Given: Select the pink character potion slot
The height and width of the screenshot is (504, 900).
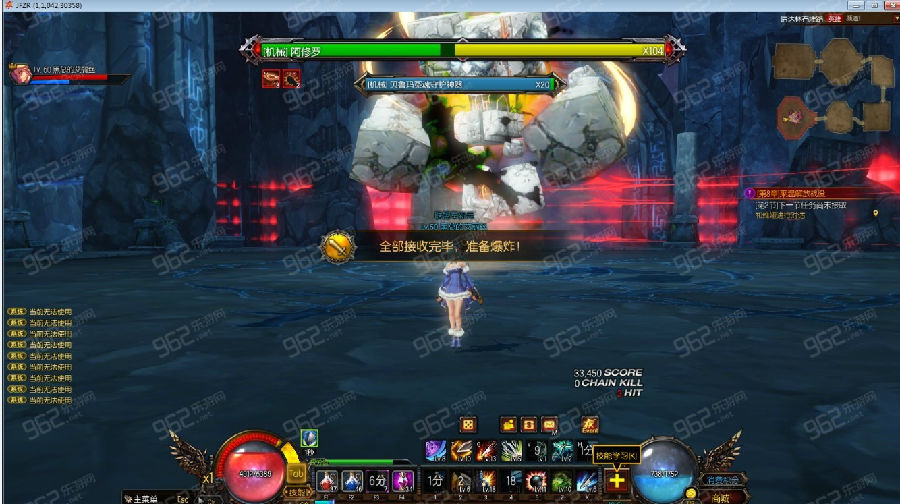Looking at the screenshot, I should [x=403, y=481].
